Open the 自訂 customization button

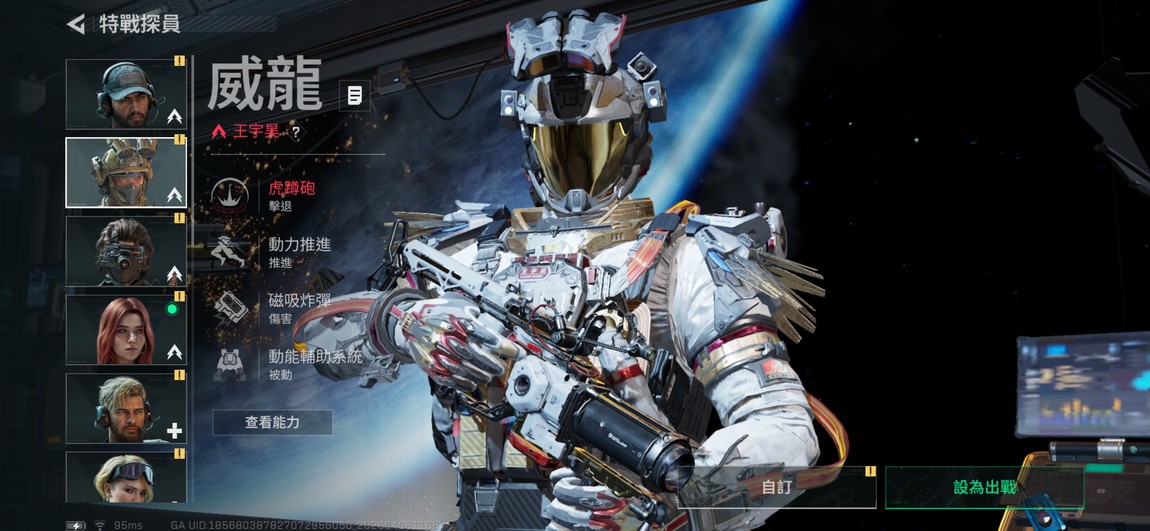point(777,488)
